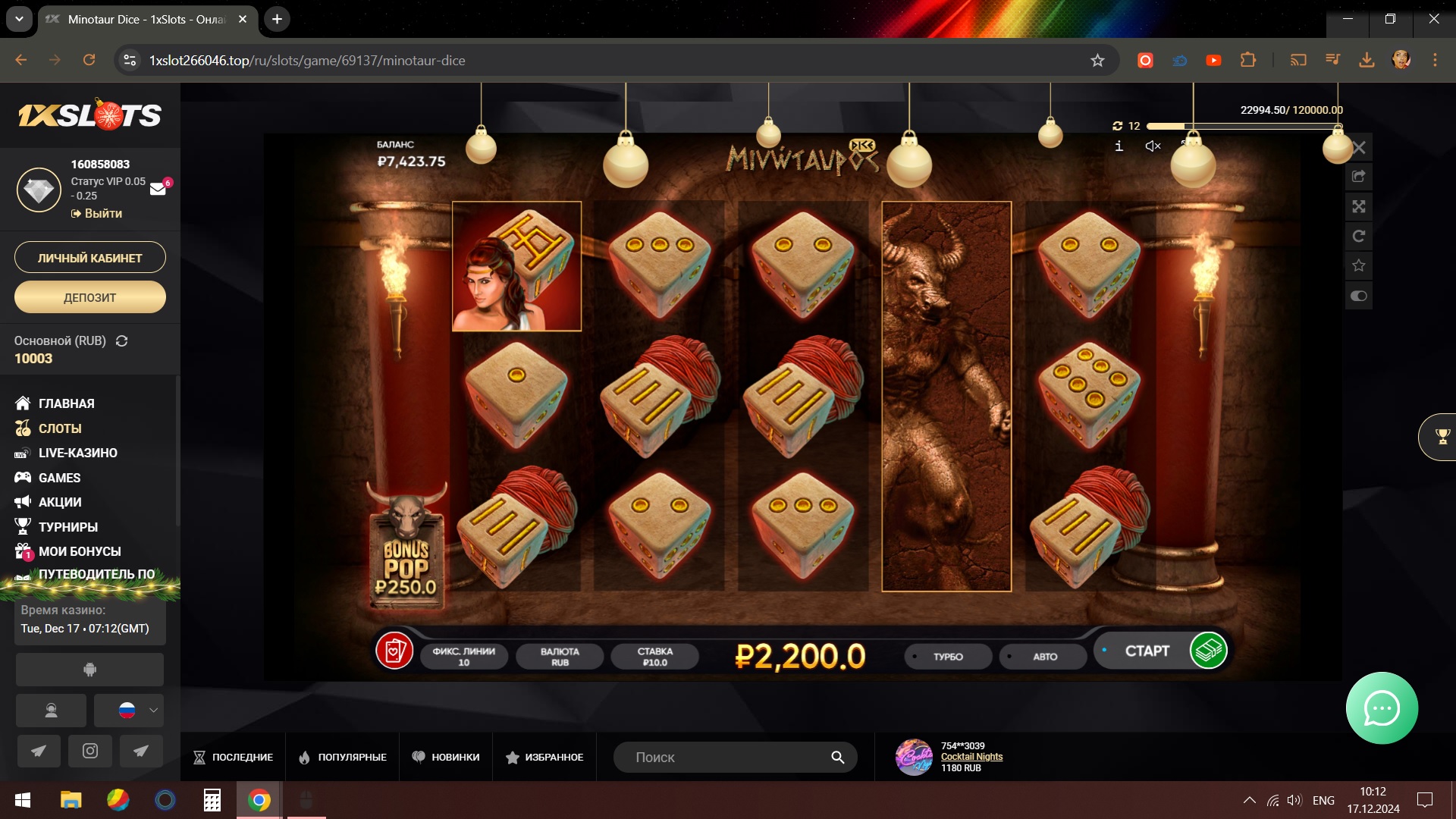
Task: Open the СТАВКА bet selector
Action: [x=654, y=657]
